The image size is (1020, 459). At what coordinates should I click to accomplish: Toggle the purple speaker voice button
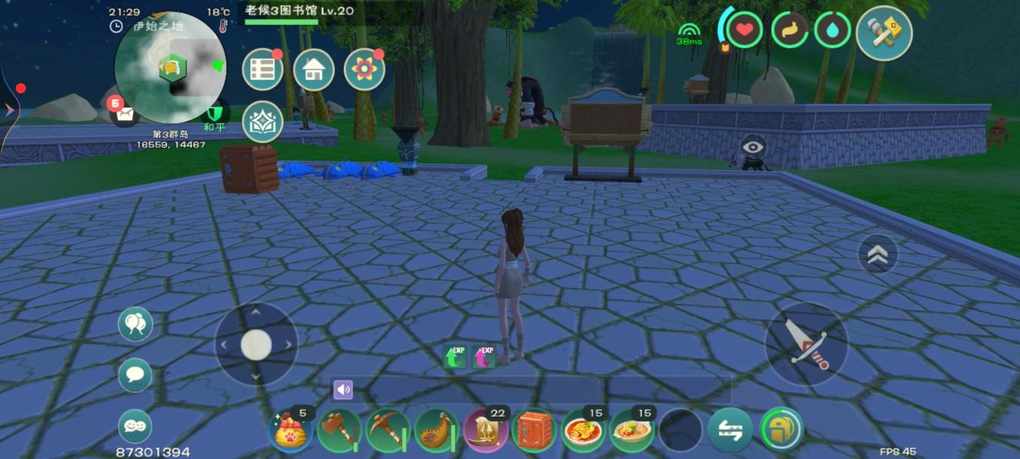(343, 389)
